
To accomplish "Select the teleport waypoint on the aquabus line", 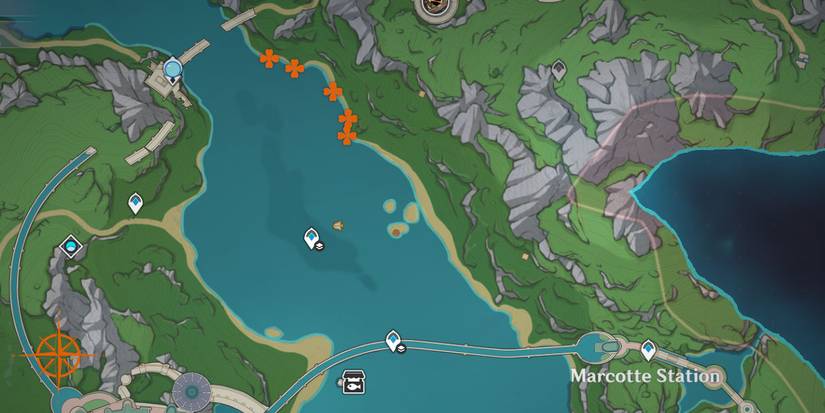I will 394,341.
